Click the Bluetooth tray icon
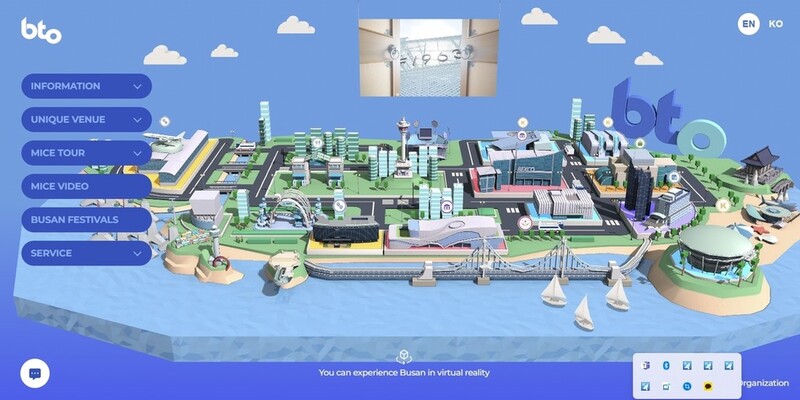This screenshot has height=400, width=800. pyautogui.click(x=666, y=367)
